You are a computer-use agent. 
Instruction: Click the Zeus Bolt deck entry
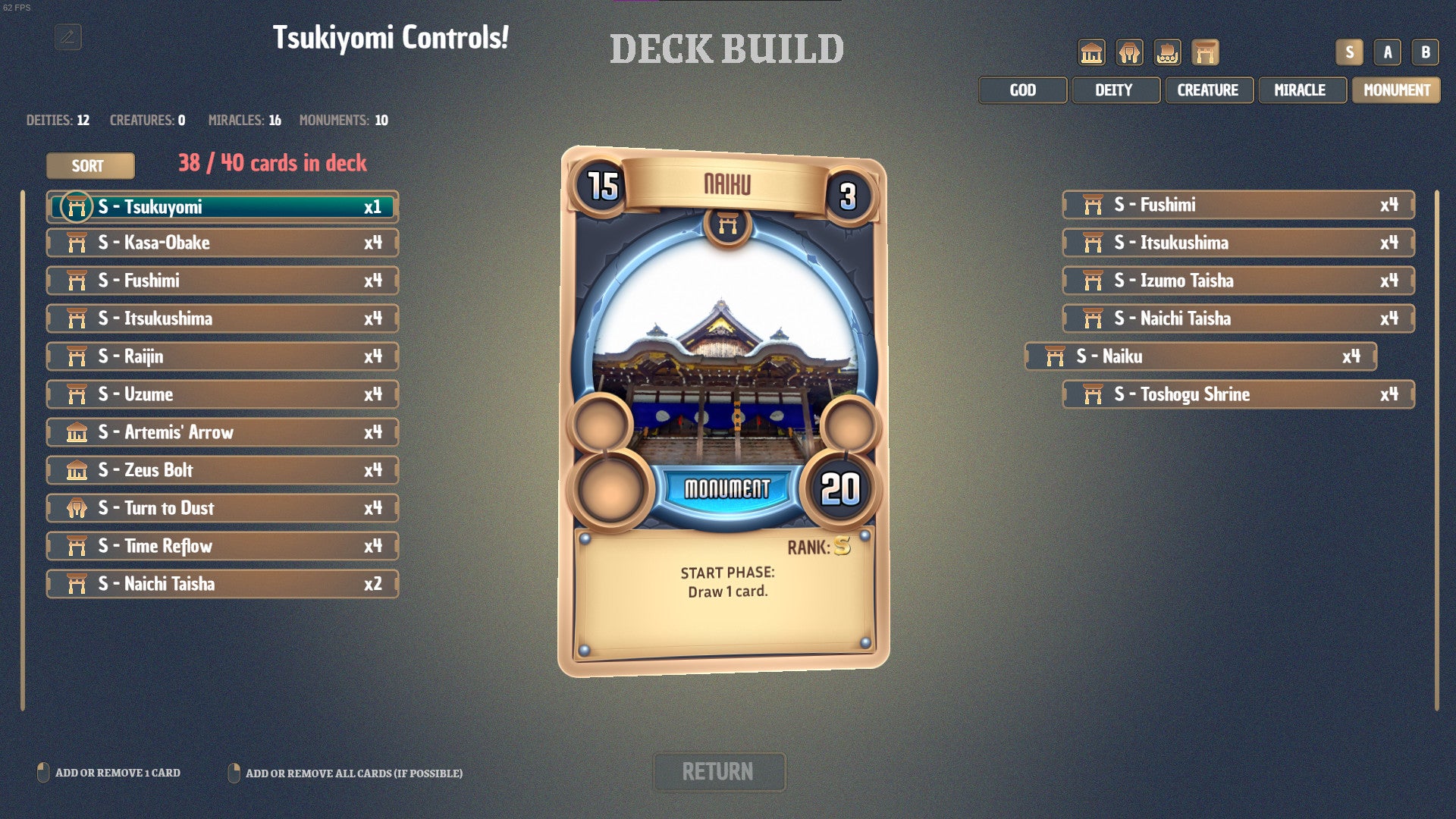pyautogui.click(x=223, y=470)
